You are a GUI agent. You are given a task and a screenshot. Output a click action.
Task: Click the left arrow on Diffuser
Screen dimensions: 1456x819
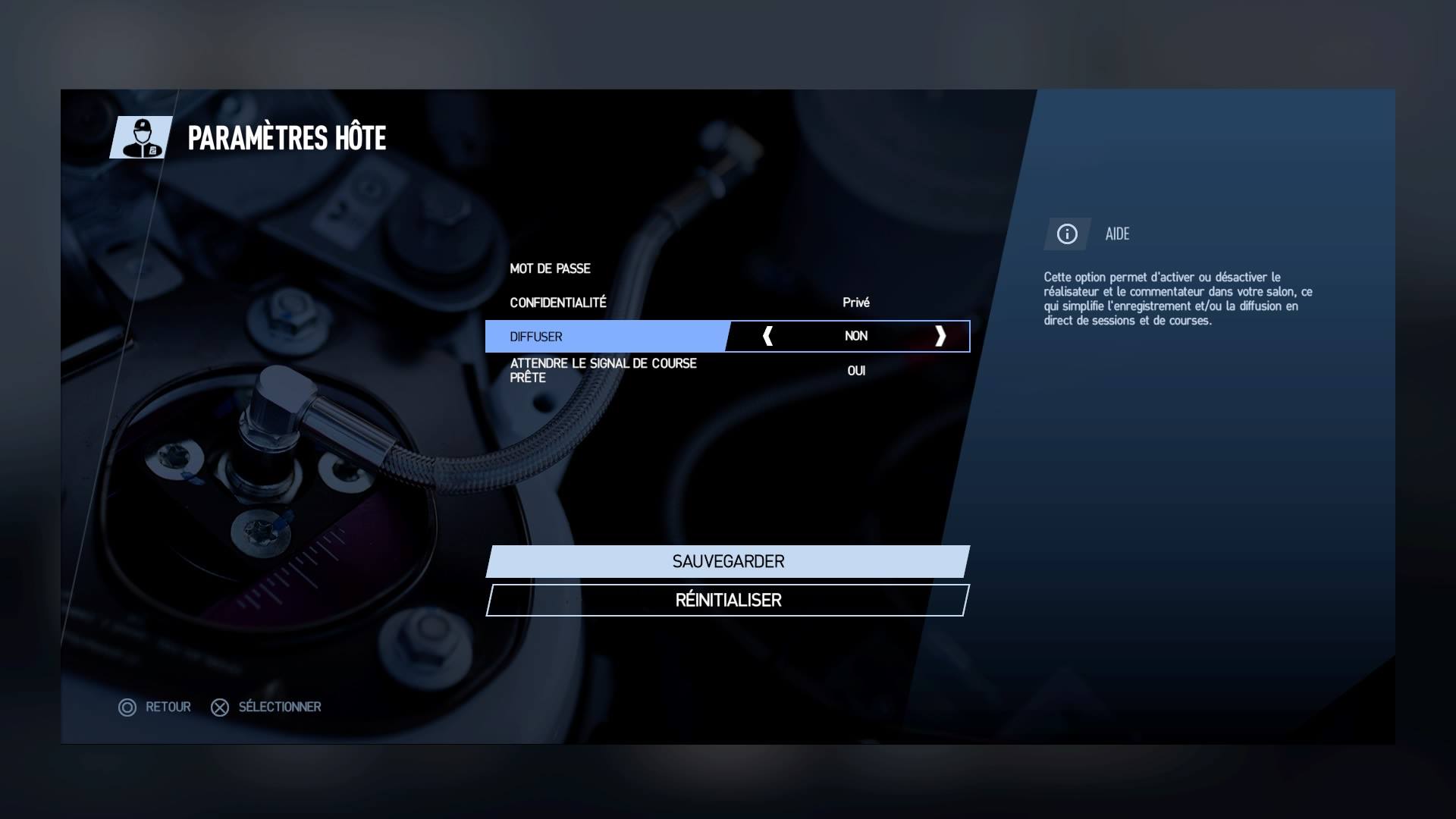point(767,336)
